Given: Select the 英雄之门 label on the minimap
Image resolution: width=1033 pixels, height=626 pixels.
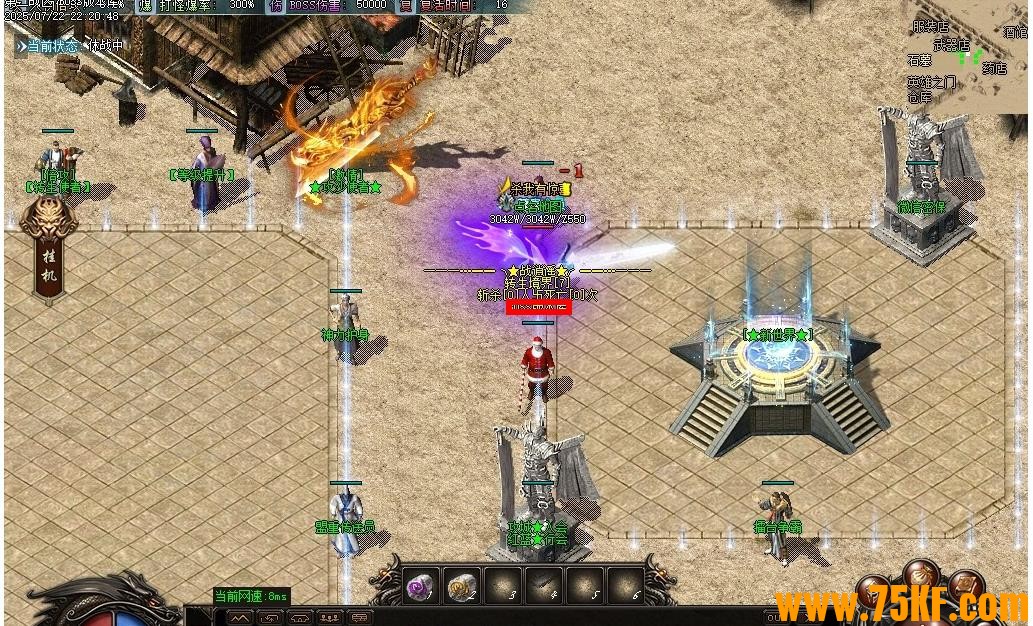Looking at the screenshot, I should (931, 82).
